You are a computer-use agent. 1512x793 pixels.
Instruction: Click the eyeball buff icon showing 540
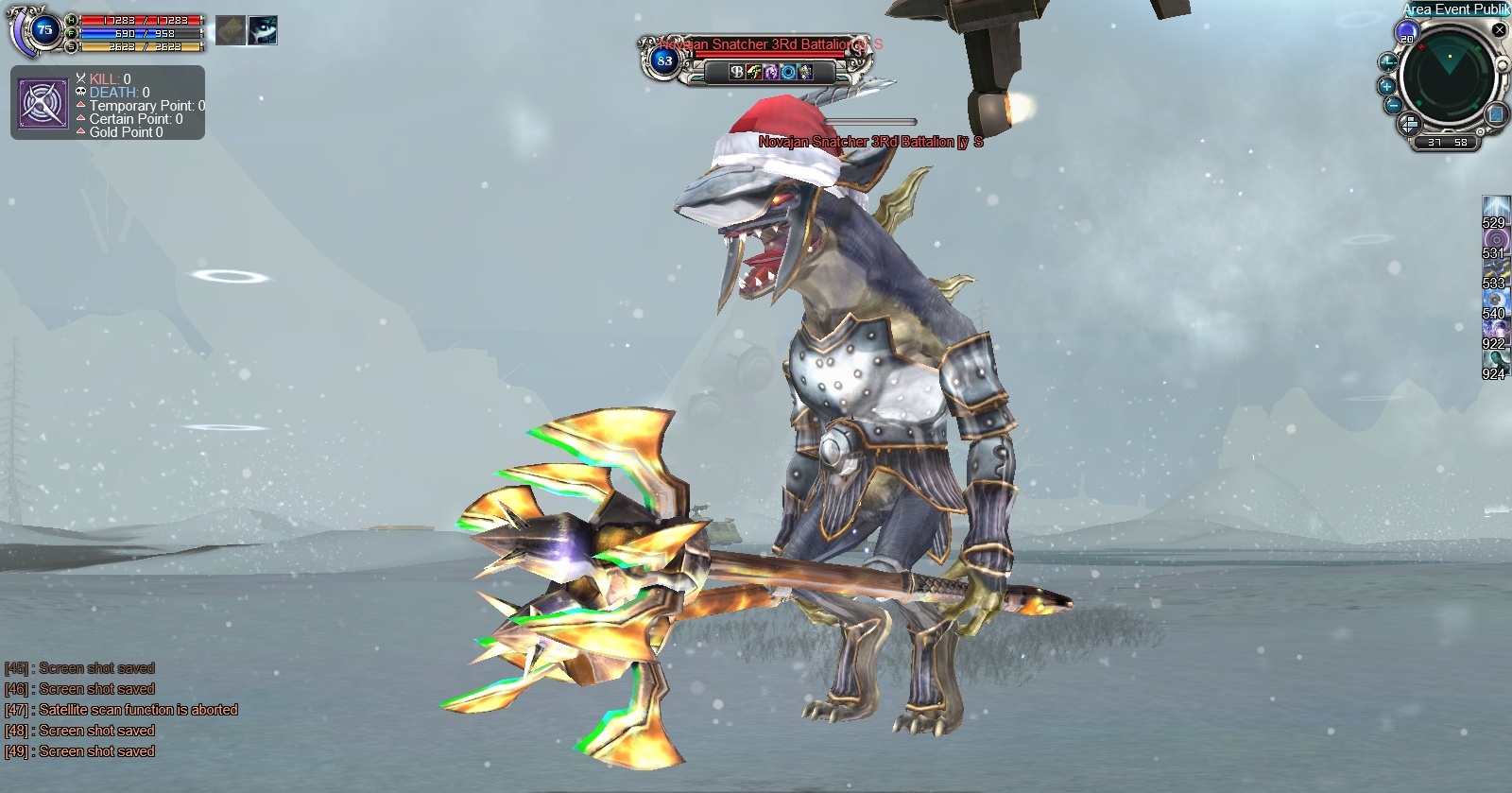point(1495,300)
